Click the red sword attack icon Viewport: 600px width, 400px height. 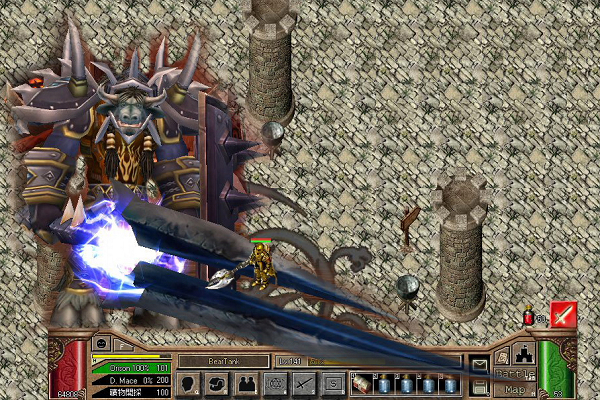(x=563, y=314)
